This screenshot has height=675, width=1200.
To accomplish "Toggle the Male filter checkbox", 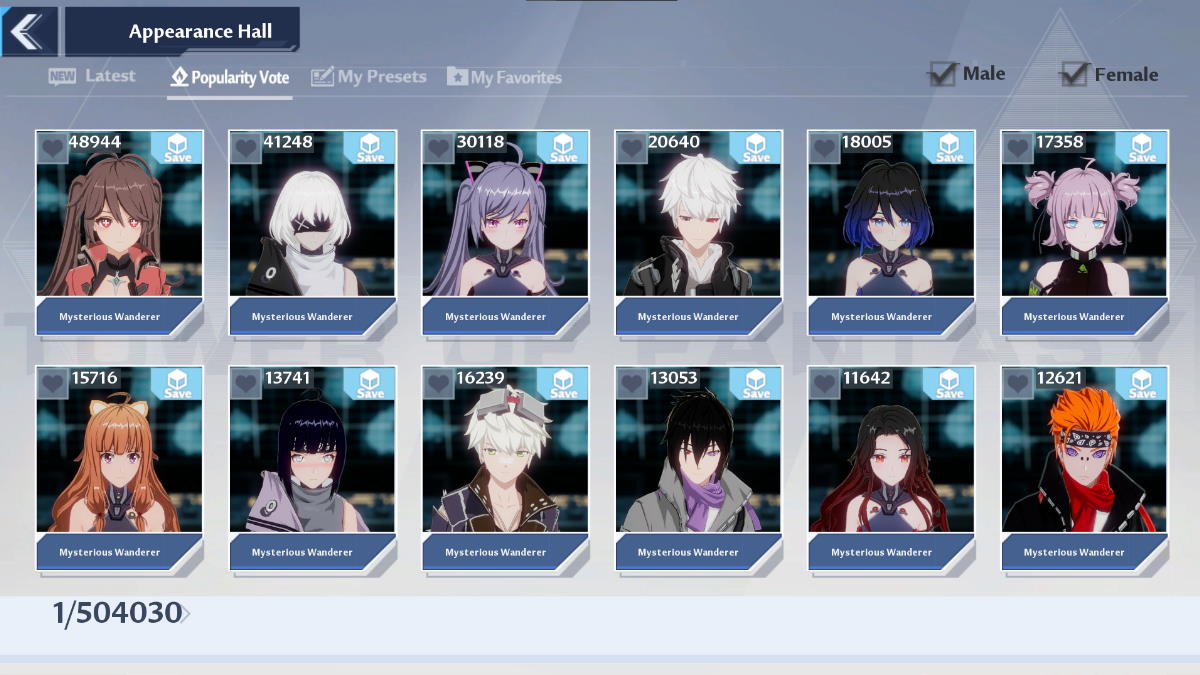I will [942, 74].
